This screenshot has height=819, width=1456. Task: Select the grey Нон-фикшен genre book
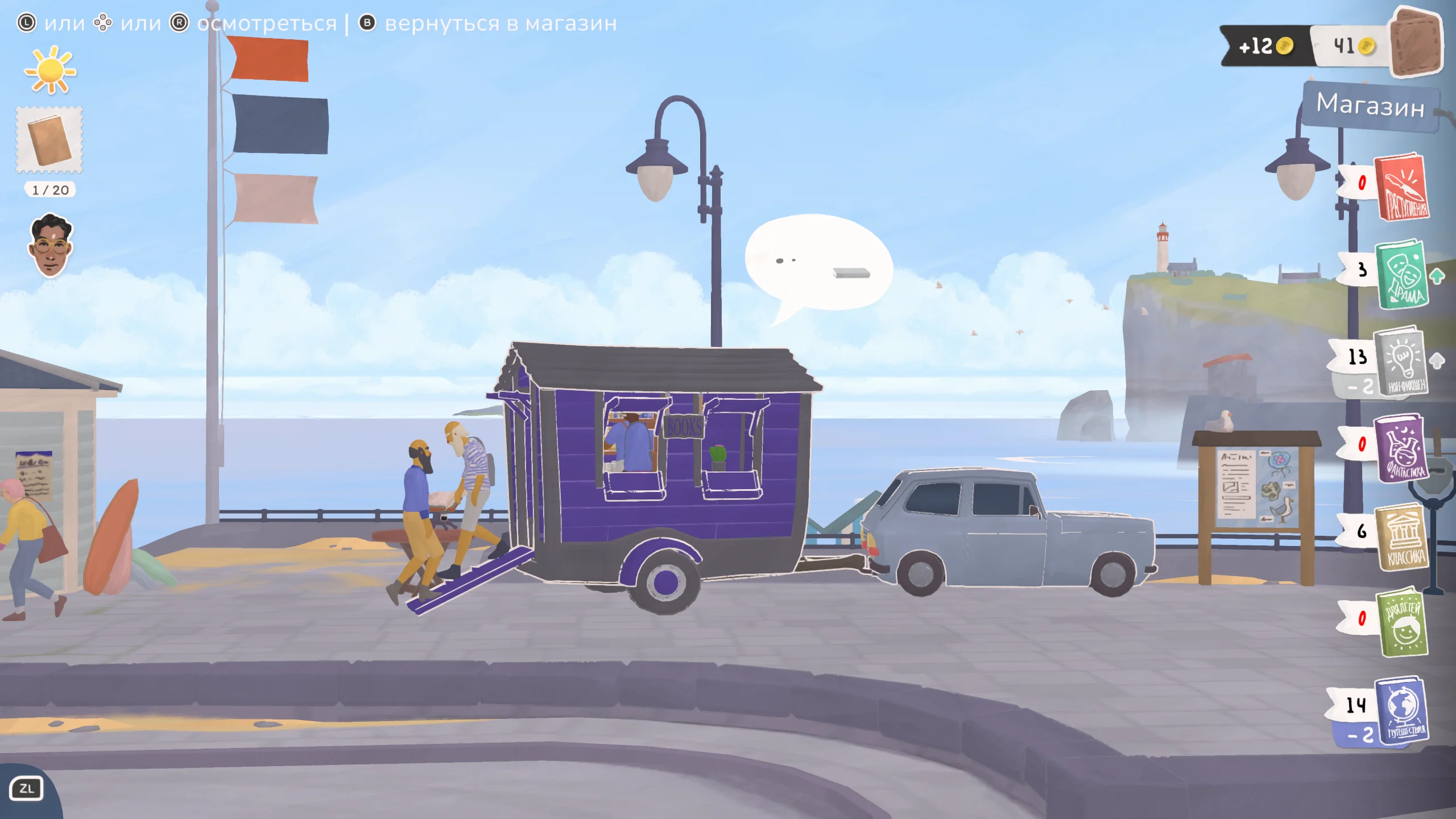[x=1401, y=361]
